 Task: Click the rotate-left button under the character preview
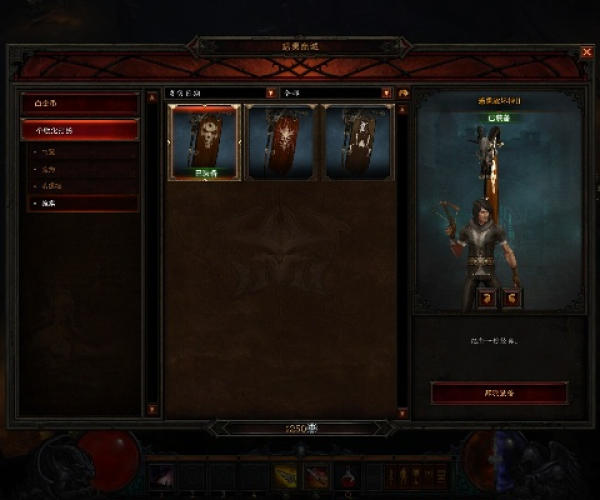pos(484,297)
